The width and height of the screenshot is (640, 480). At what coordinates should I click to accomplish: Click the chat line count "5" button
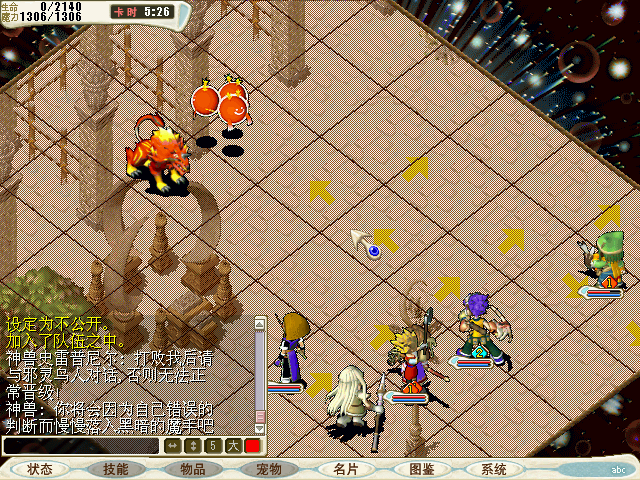(x=213, y=446)
